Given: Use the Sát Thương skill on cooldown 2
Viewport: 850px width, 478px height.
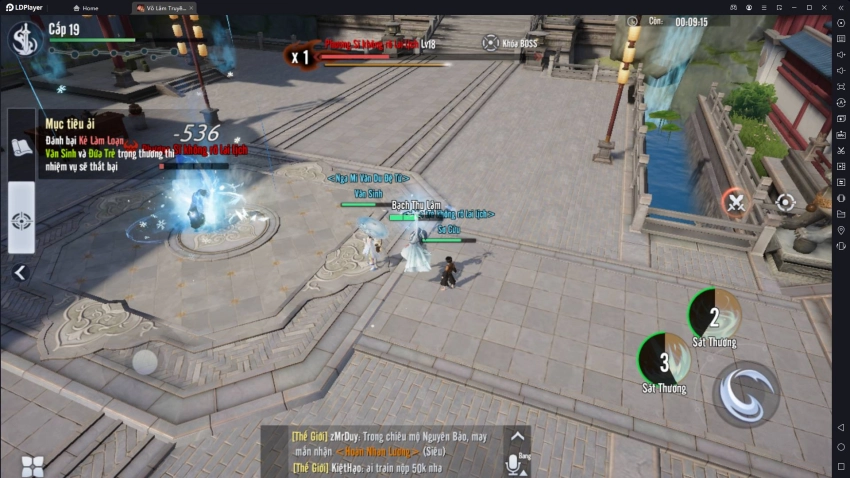Looking at the screenshot, I should (x=714, y=315).
